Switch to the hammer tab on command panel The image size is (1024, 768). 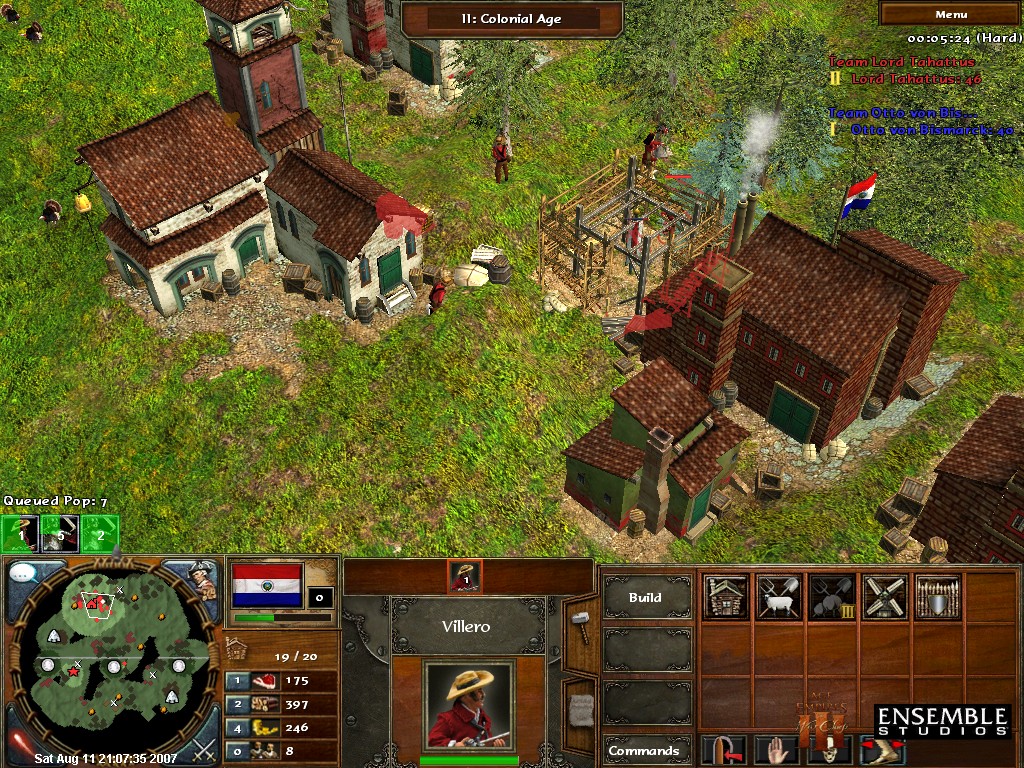pyautogui.click(x=580, y=626)
